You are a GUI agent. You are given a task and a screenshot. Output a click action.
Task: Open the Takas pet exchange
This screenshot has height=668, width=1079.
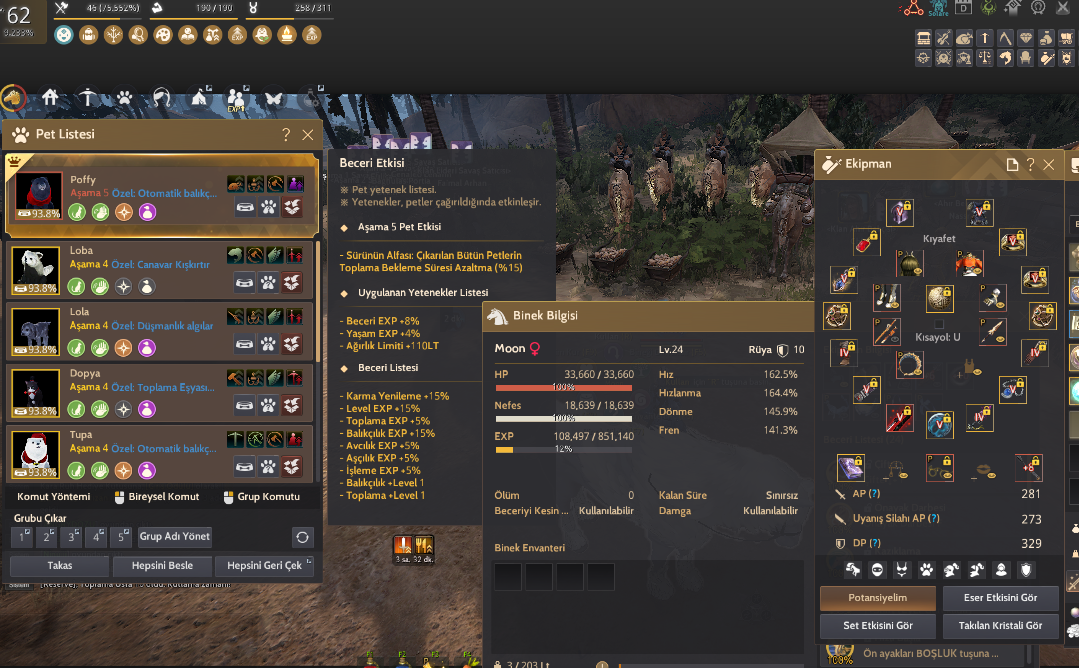click(59, 566)
